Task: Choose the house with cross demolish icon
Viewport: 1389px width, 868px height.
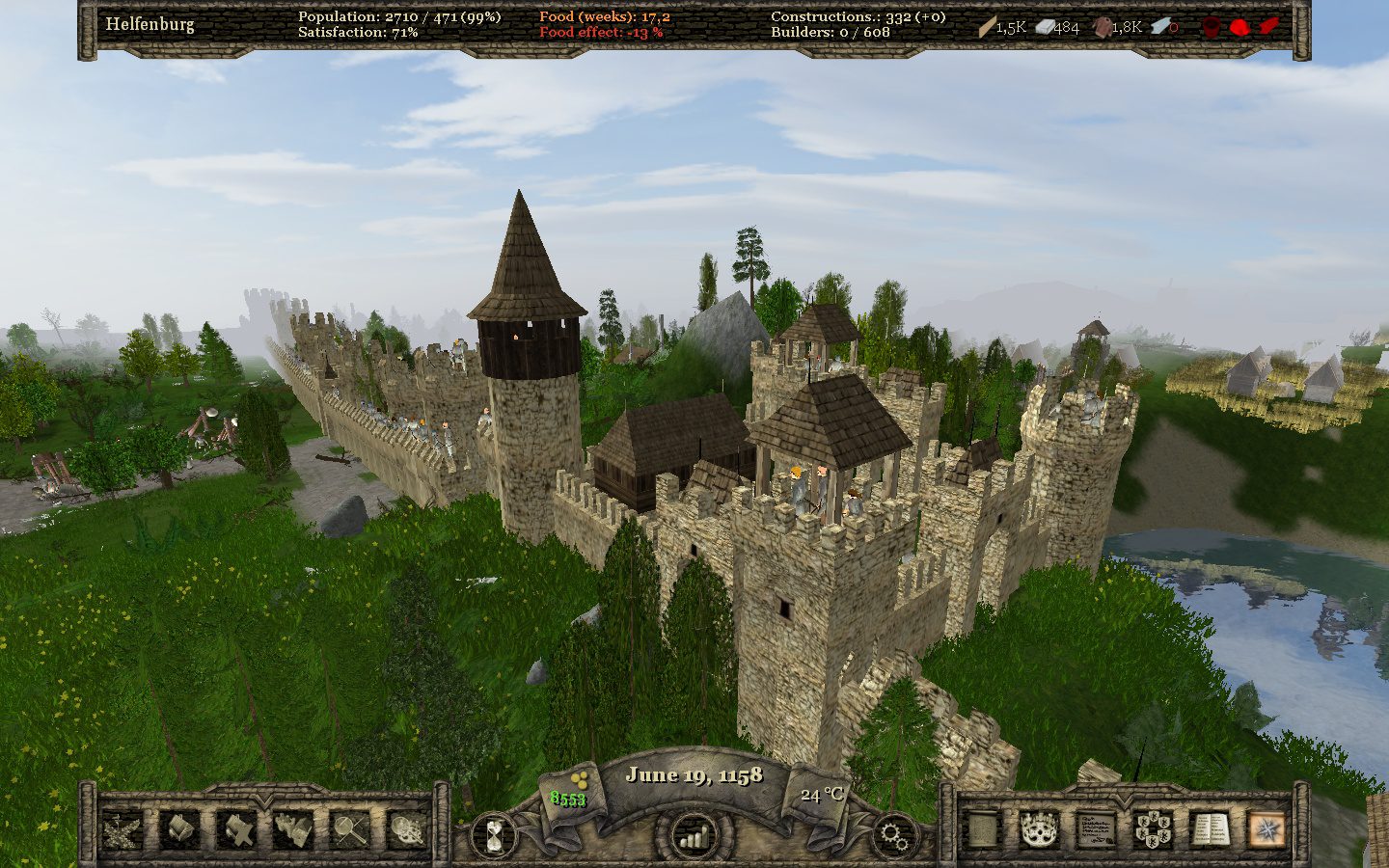Action: [236, 828]
